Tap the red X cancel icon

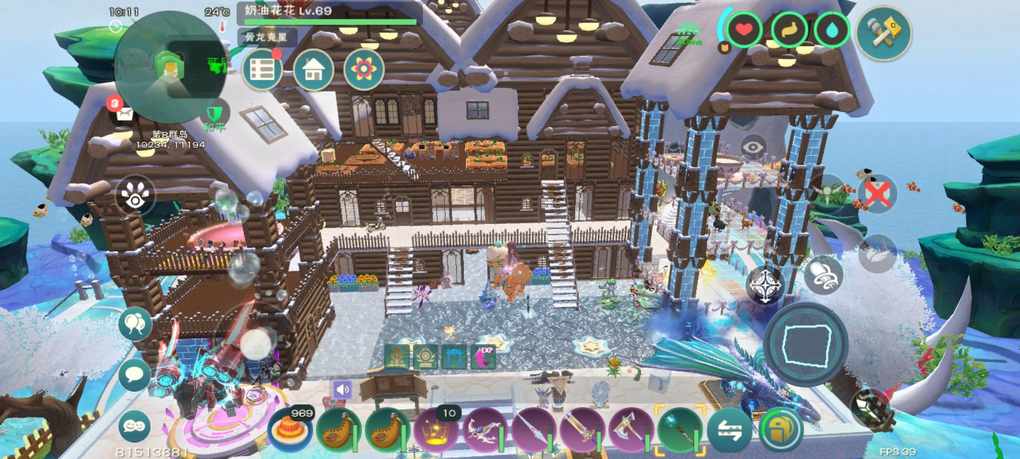(x=877, y=192)
